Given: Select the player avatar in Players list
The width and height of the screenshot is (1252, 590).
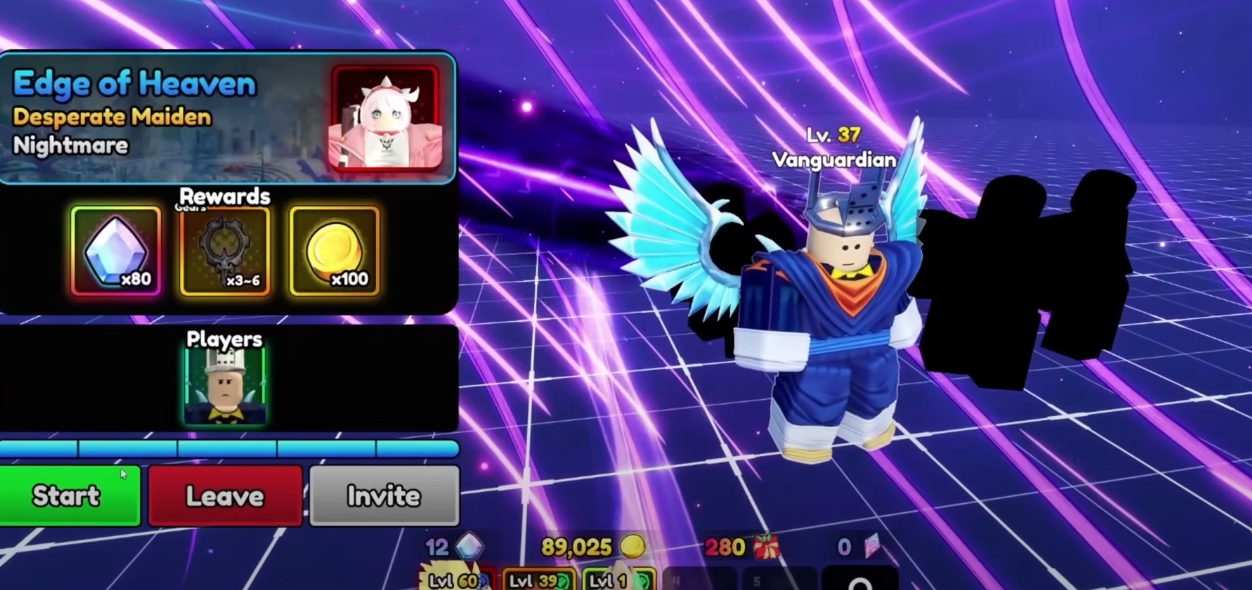Looking at the screenshot, I should pos(225,387).
